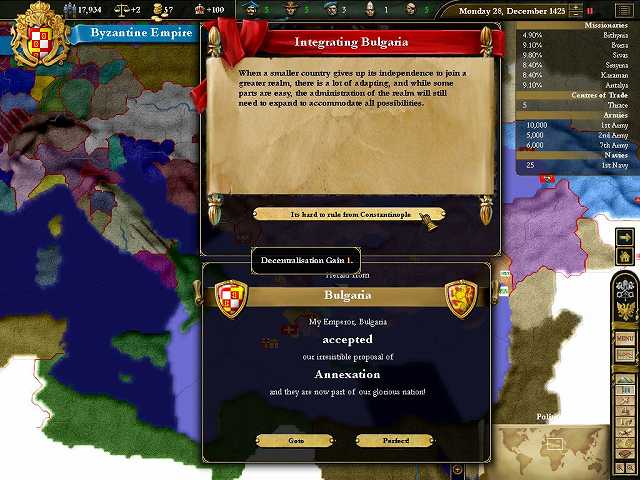Image resolution: width=640 pixels, height=480 pixels.
Task: Click the home capital button
Action: click(625, 256)
